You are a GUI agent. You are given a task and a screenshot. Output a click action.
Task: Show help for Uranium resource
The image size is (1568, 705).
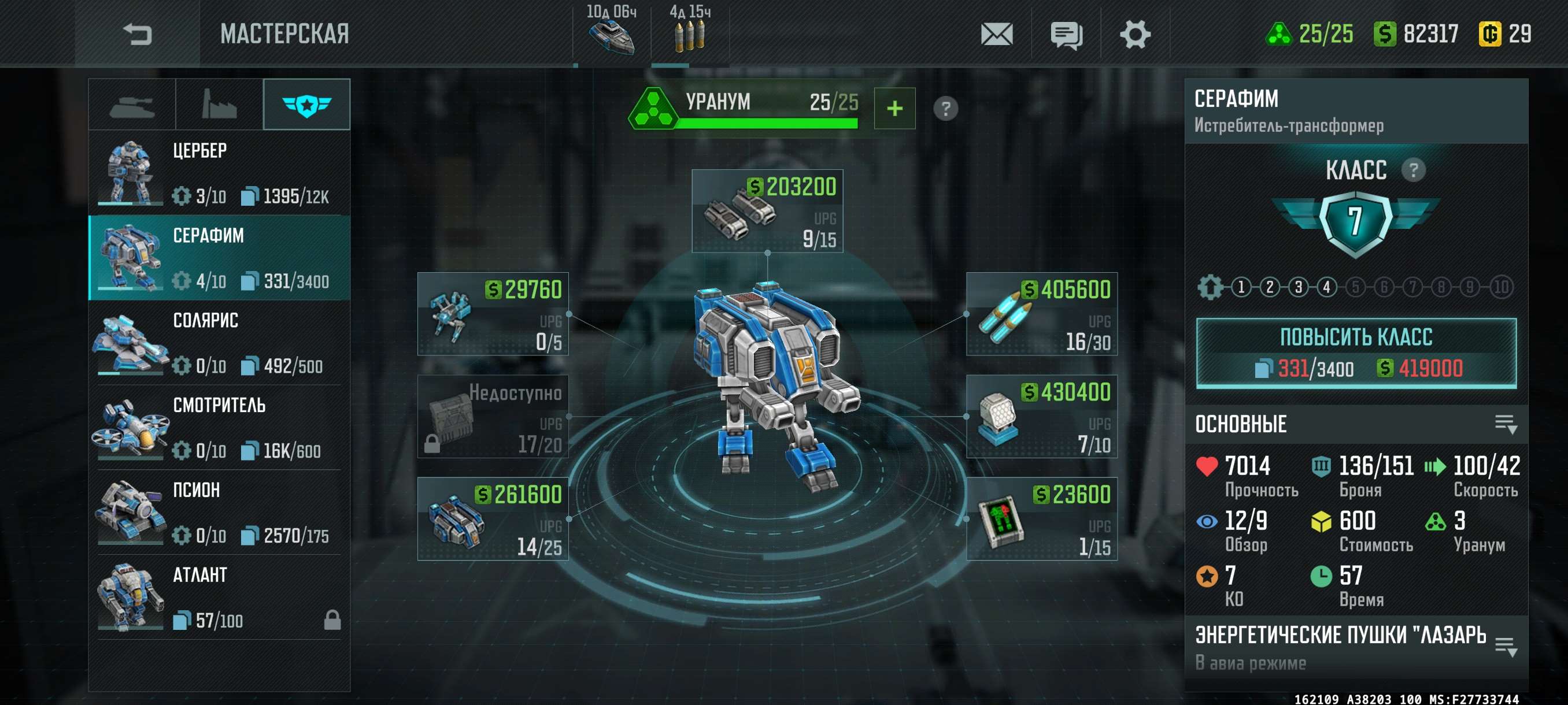point(945,109)
